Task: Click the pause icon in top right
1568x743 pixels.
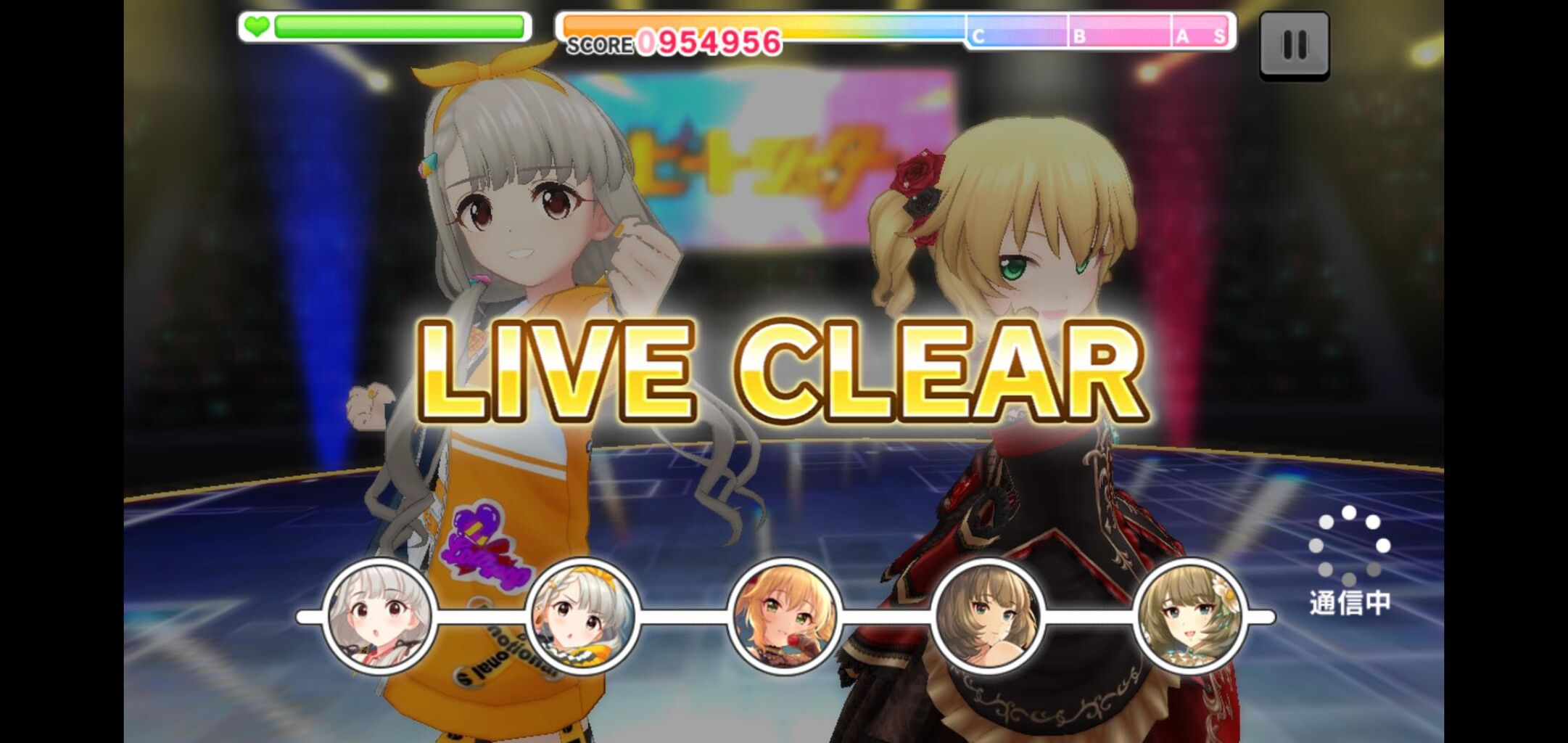Action: [x=1294, y=46]
